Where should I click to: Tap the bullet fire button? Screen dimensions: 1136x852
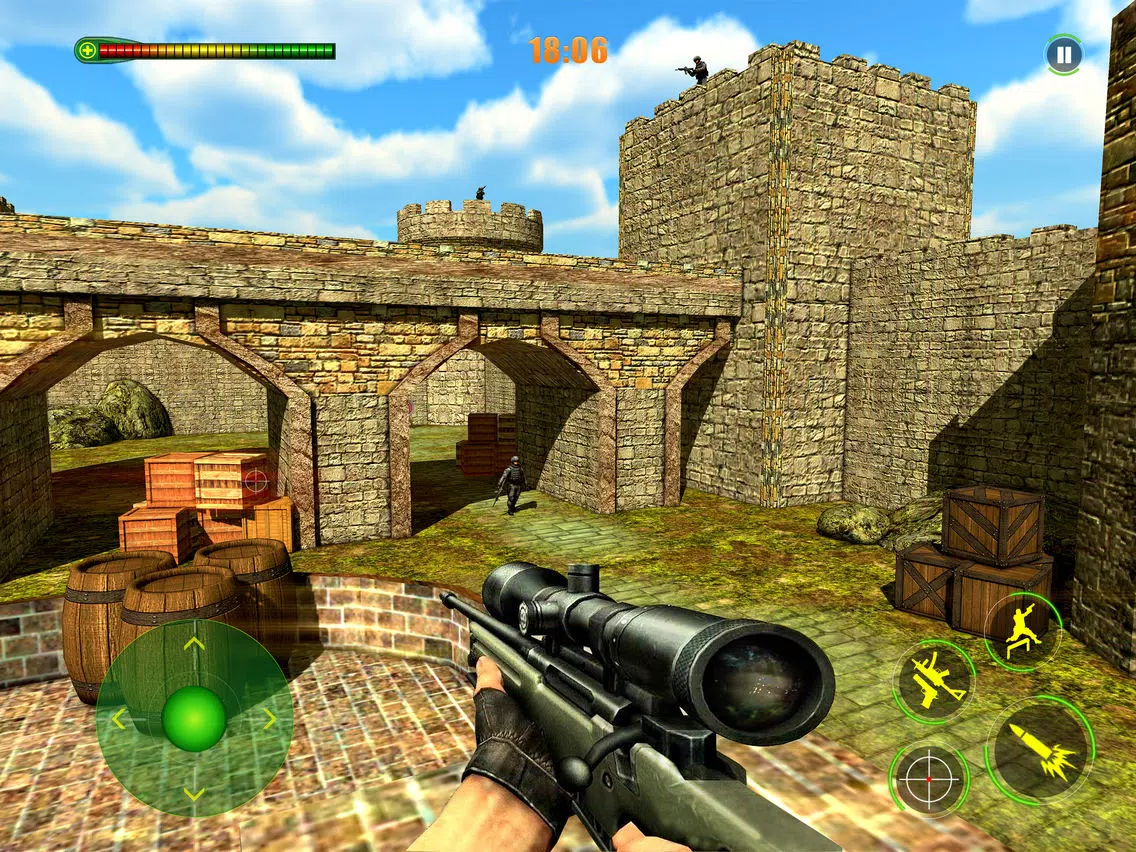click(1040, 750)
